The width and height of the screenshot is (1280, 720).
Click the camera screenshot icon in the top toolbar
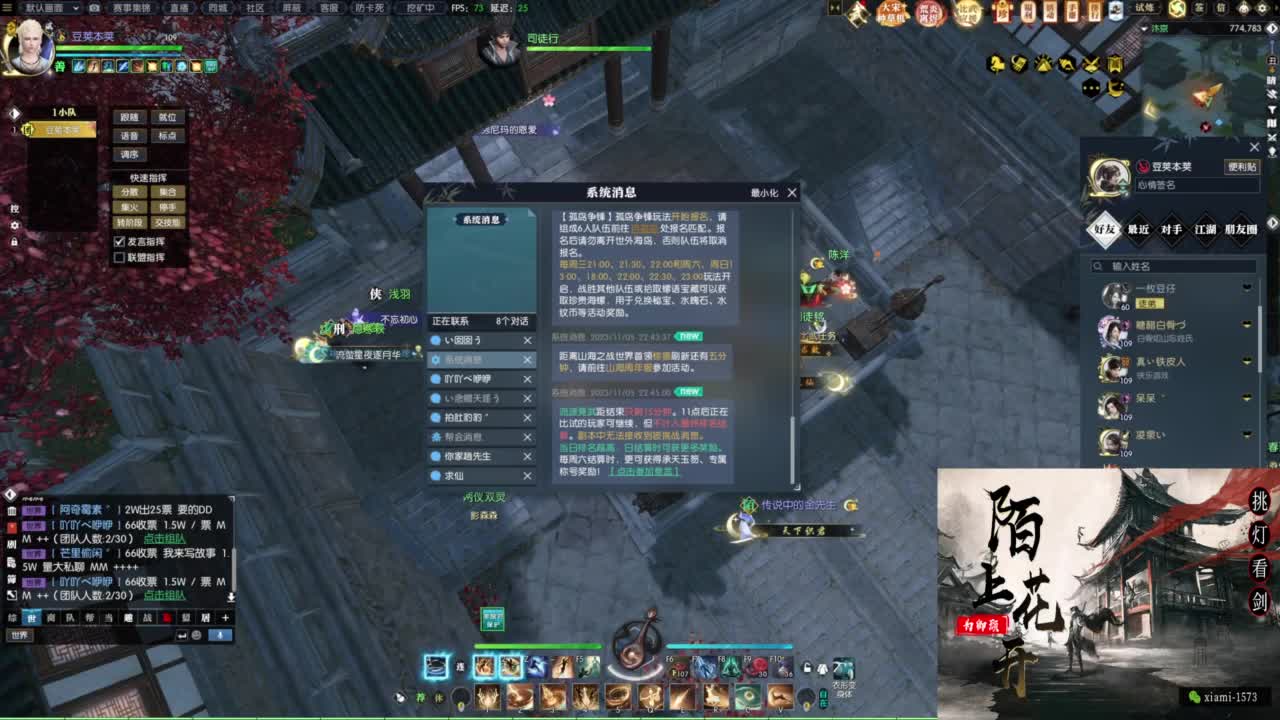(92, 7)
